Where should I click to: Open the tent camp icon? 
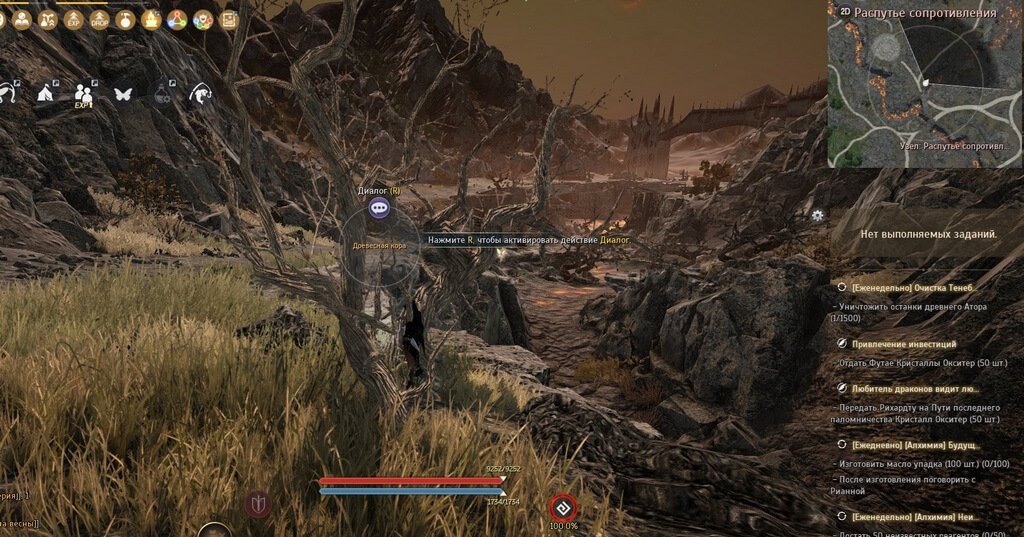pos(45,93)
